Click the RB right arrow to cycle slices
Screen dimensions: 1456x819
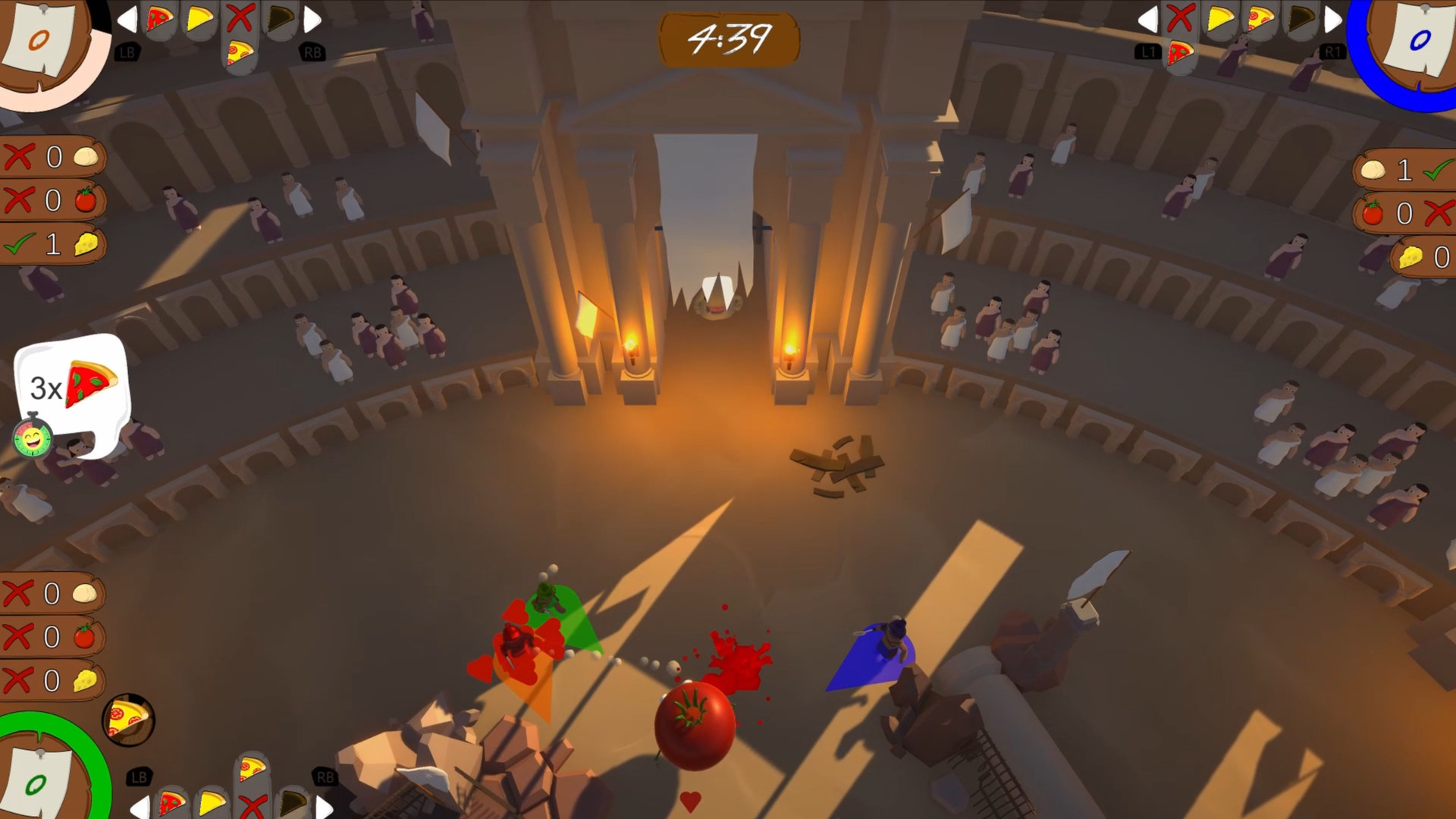click(x=311, y=19)
